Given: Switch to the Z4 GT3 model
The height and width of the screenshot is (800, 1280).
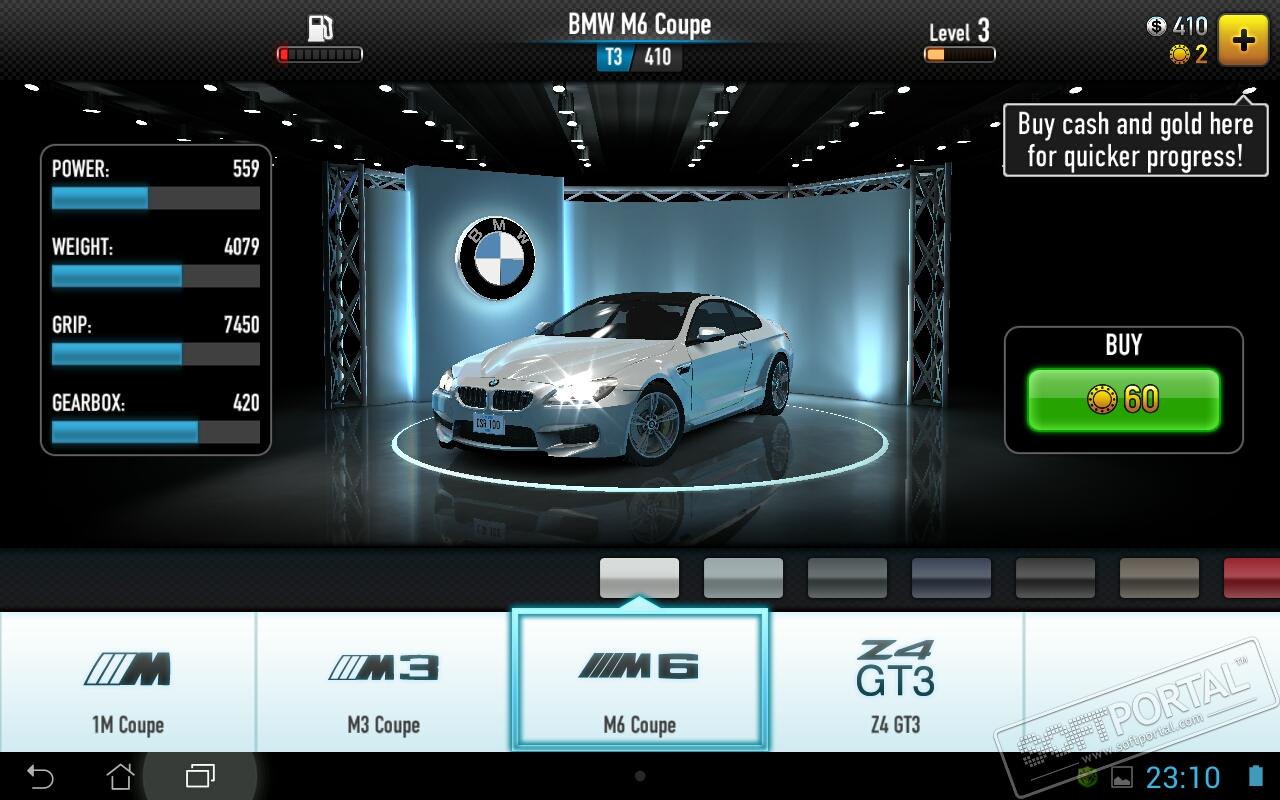Looking at the screenshot, I should pyautogui.click(x=895, y=682).
